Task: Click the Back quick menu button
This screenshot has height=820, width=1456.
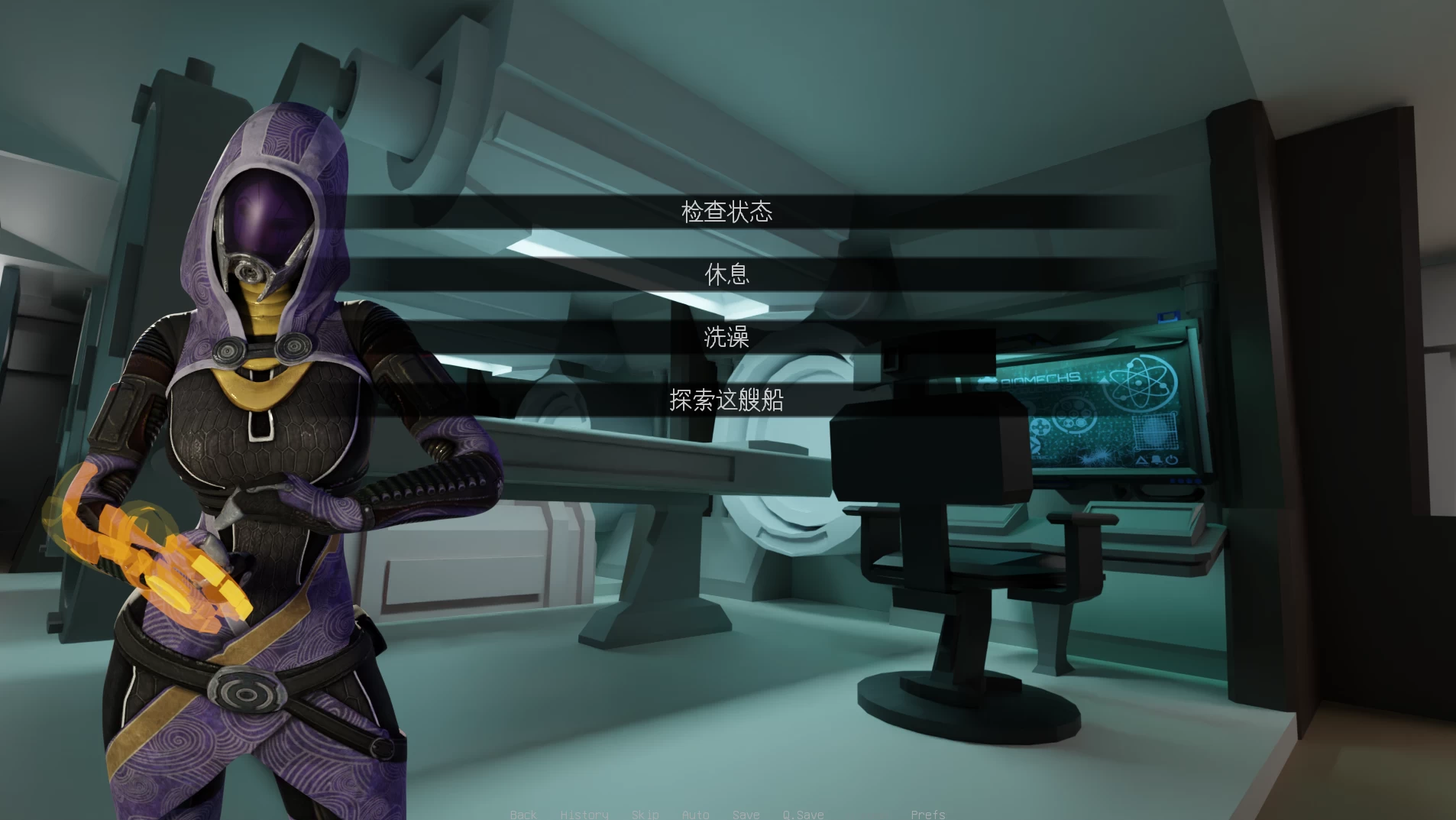Action: tap(523, 814)
